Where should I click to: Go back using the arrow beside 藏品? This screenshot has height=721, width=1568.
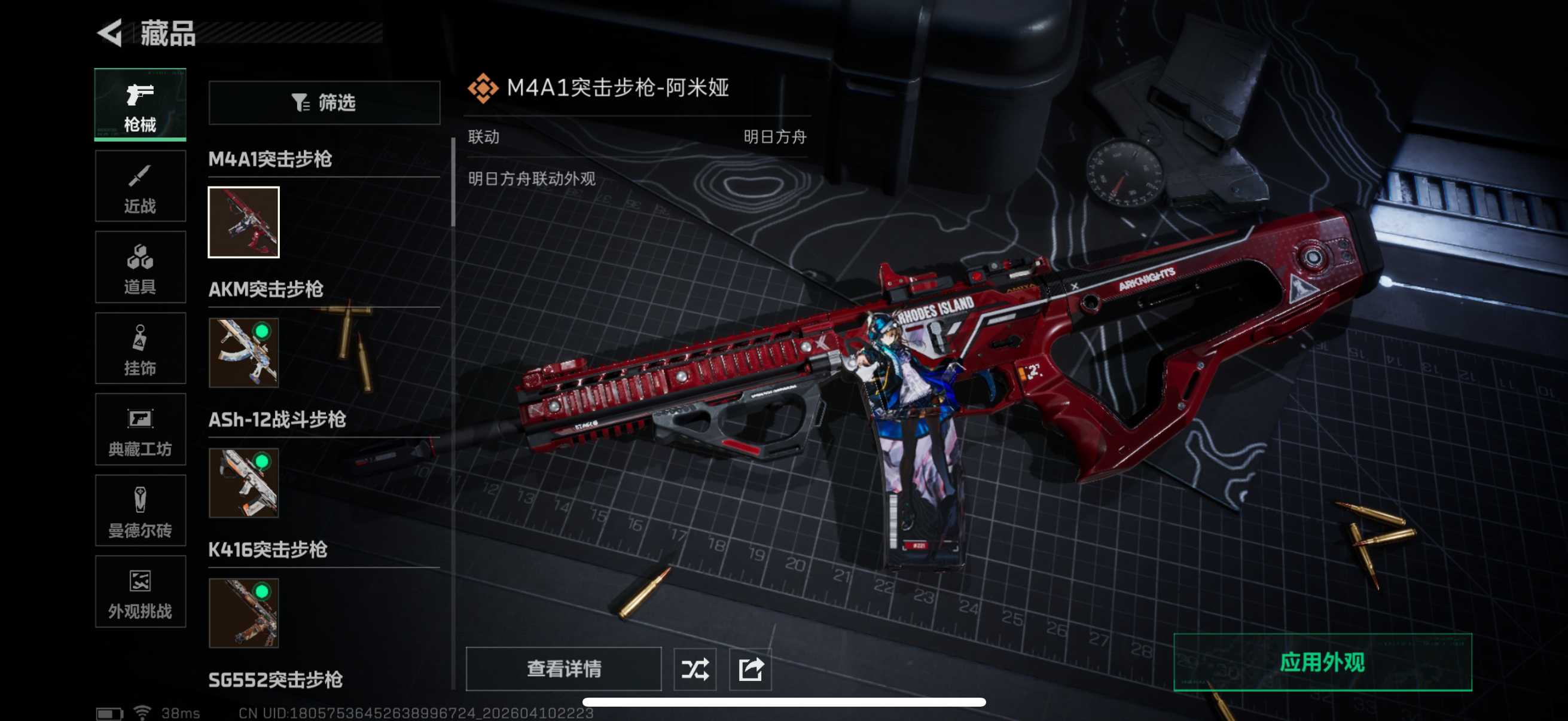click(111, 33)
